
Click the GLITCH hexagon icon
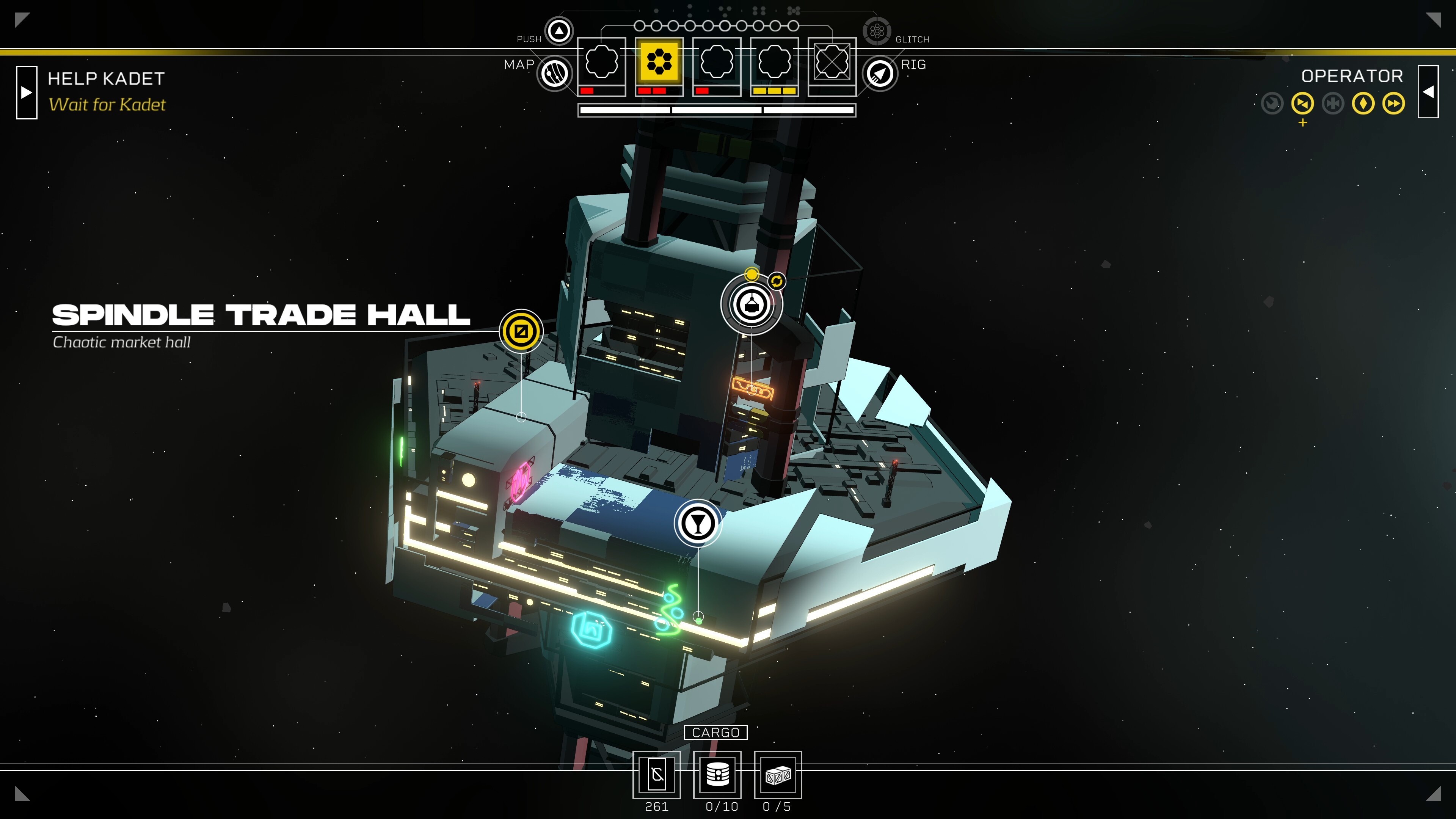(x=877, y=30)
